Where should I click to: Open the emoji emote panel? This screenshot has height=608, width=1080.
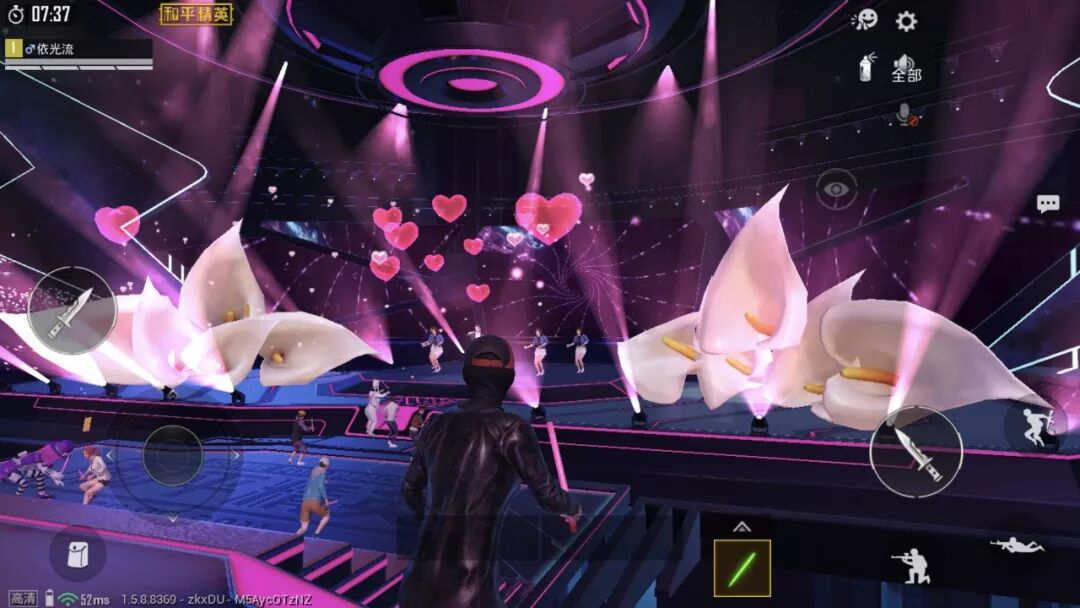coord(864,21)
